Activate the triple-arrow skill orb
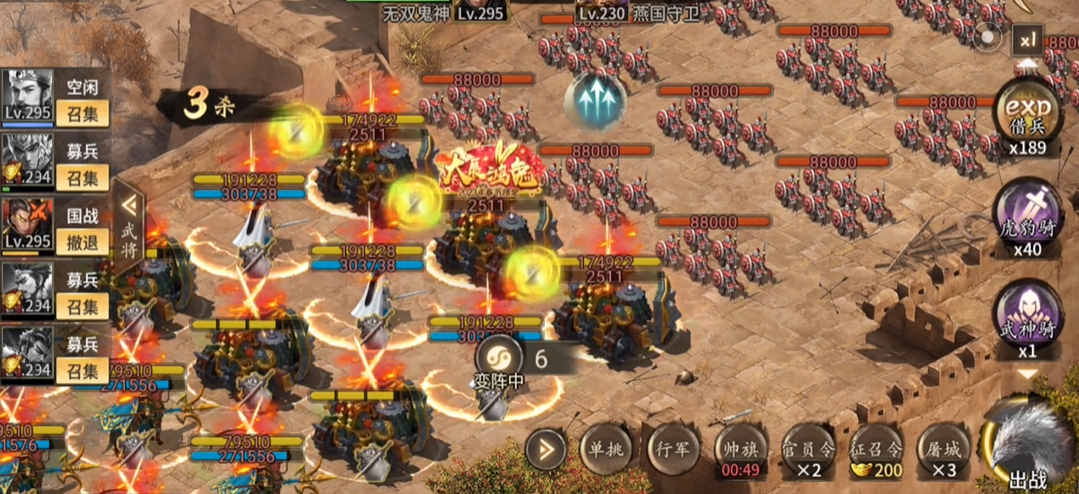Screen dimensions: 1079x494 [x=595, y=101]
